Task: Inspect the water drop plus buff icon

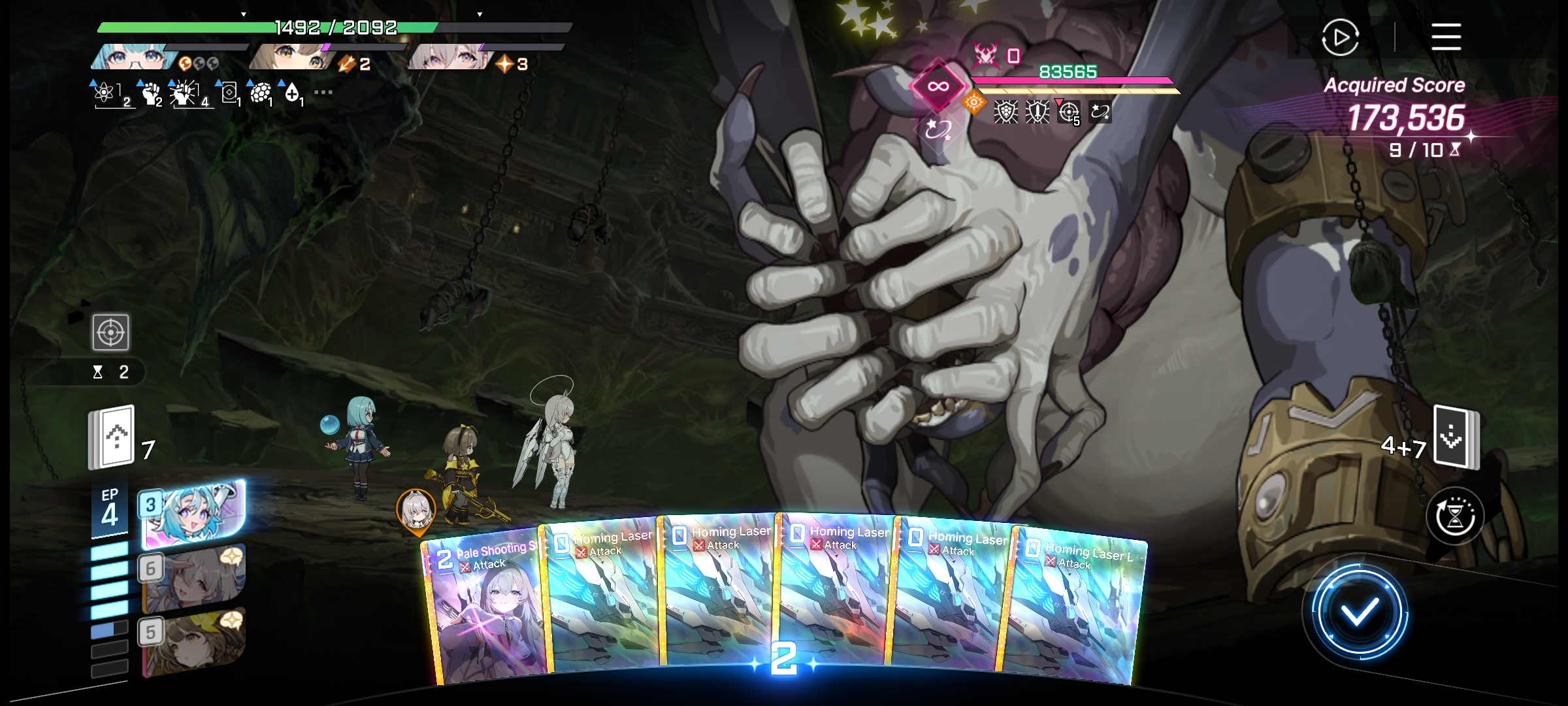Action: coord(292,93)
